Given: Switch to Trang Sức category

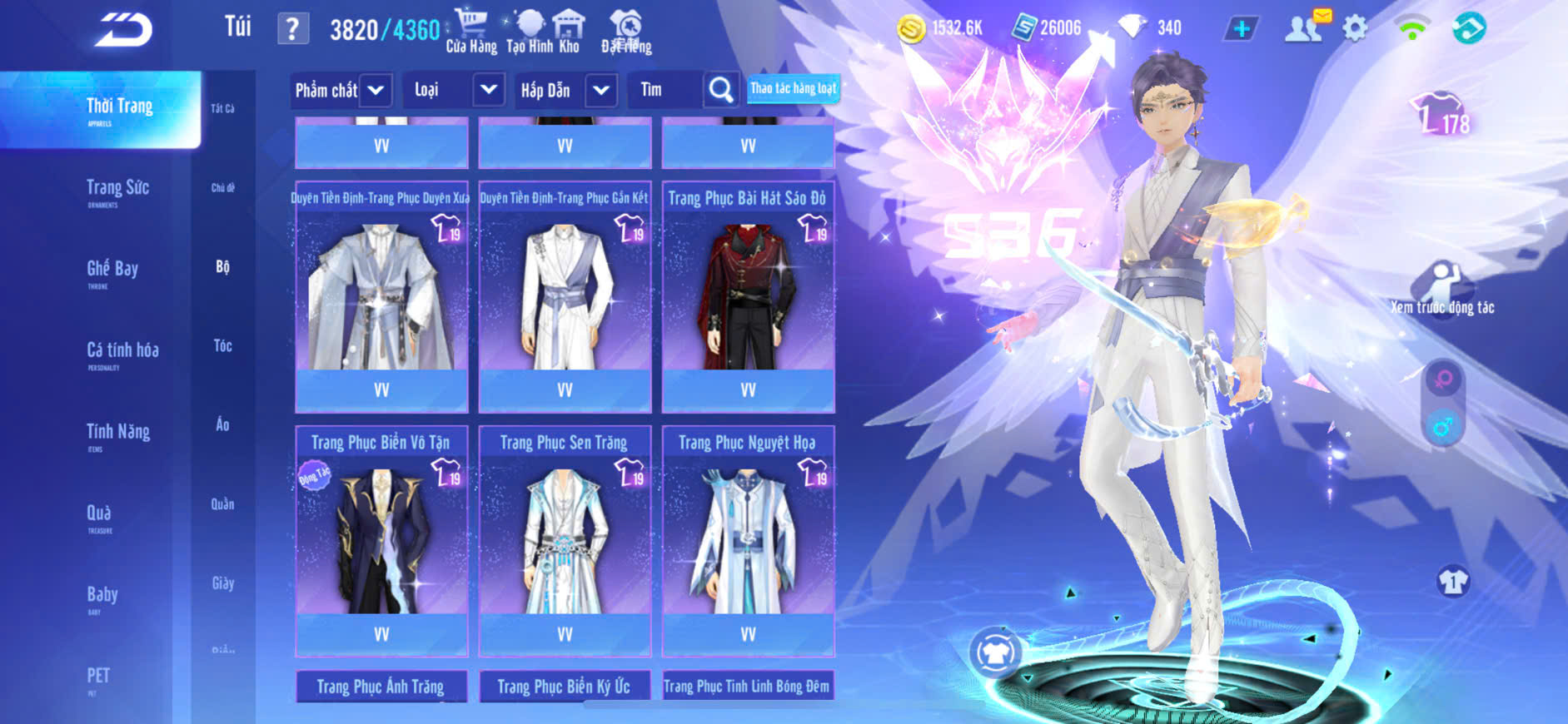Looking at the screenshot, I should coord(117,191).
